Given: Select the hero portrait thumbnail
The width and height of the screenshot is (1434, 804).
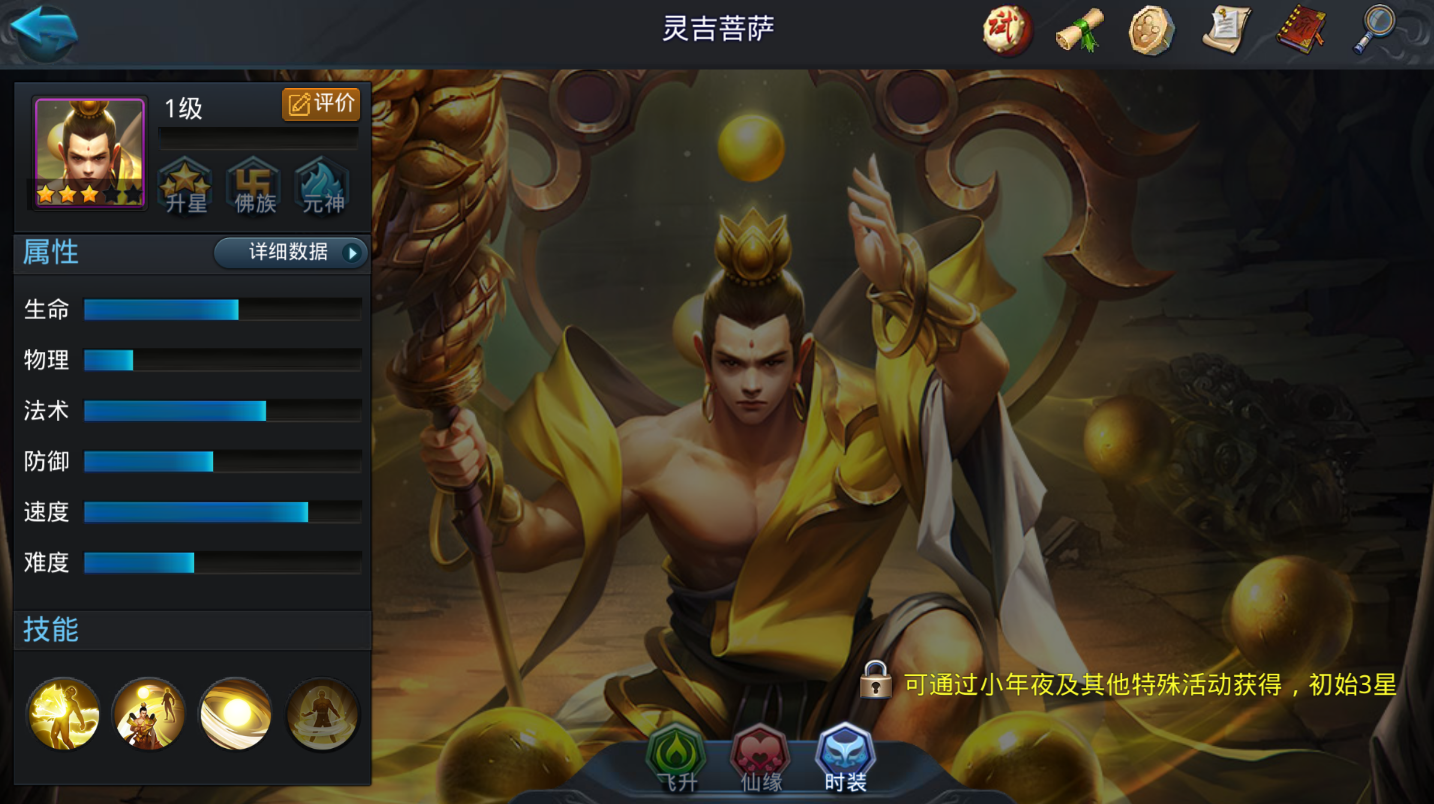Looking at the screenshot, I should click(90, 152).
